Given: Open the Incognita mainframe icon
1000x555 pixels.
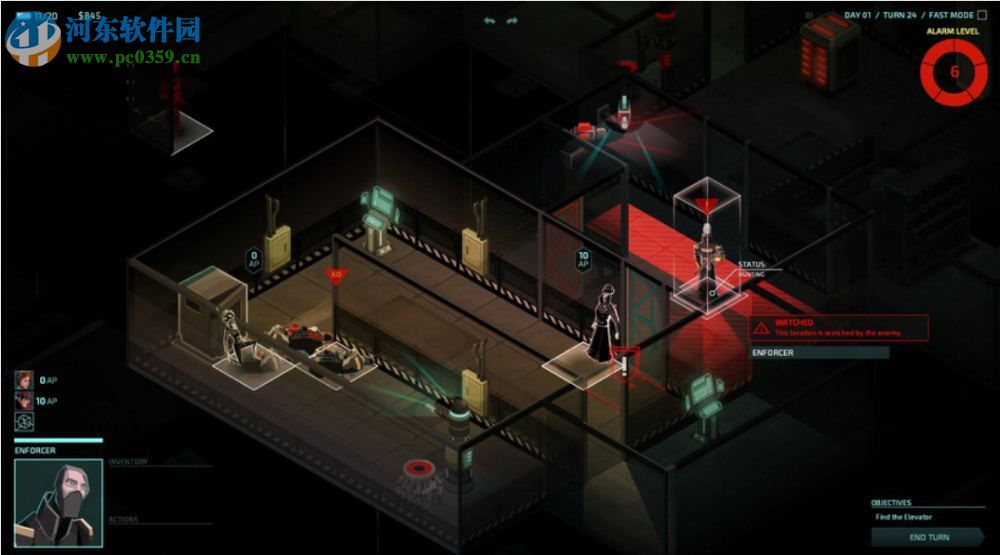Looking at the screenshot, I should click(24, 422).
